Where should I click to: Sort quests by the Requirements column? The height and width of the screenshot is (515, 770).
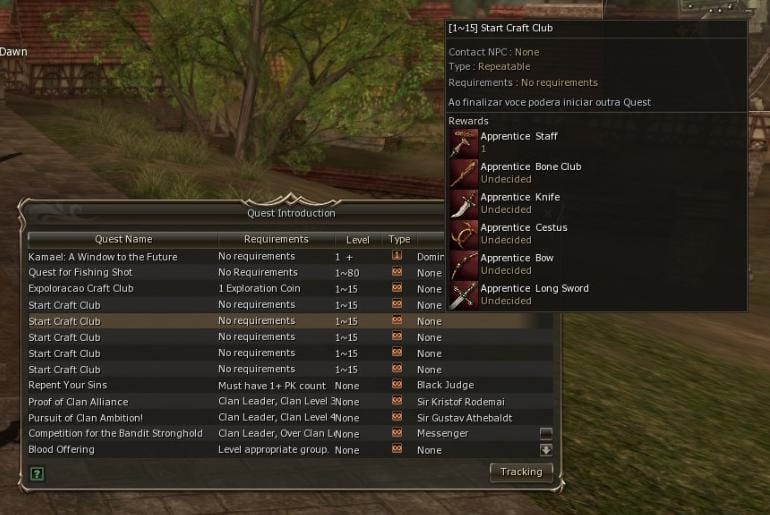pyautogui.click(x=276, y=240)
